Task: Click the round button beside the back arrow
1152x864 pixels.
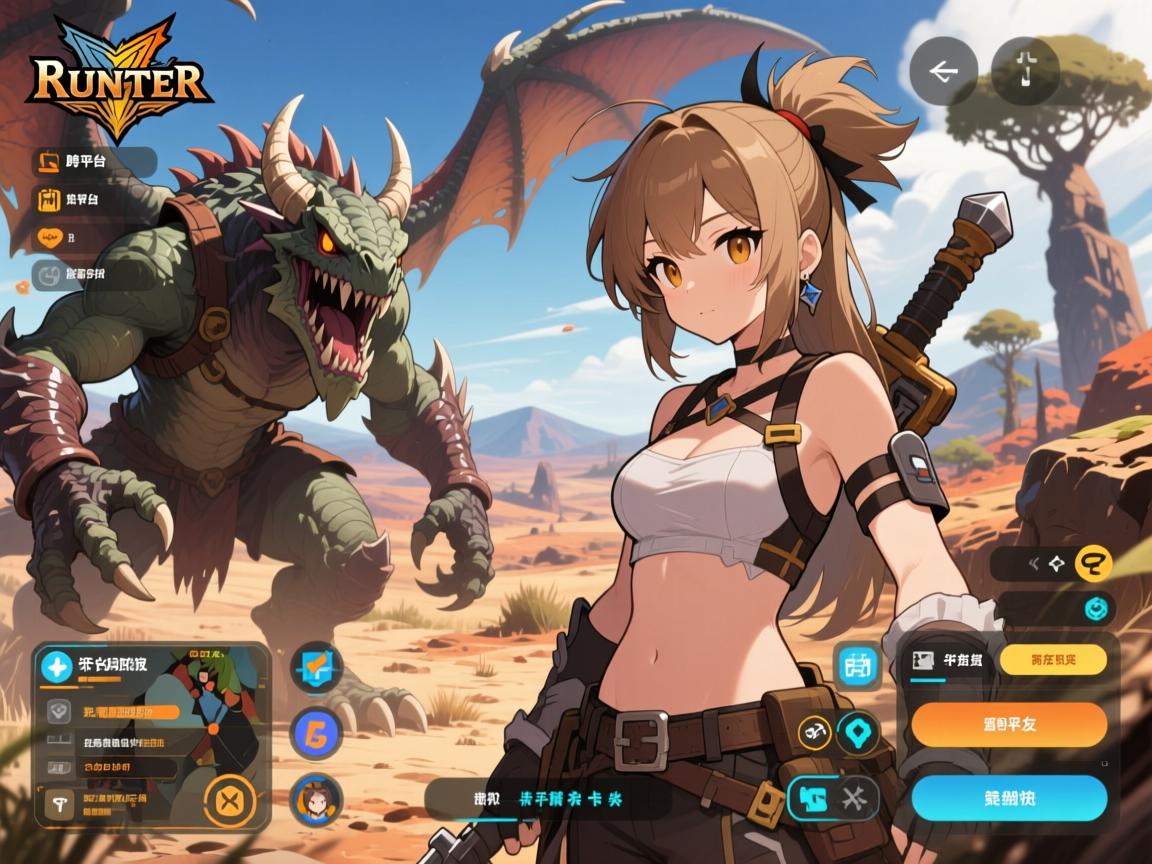Action: point(1025,71)
